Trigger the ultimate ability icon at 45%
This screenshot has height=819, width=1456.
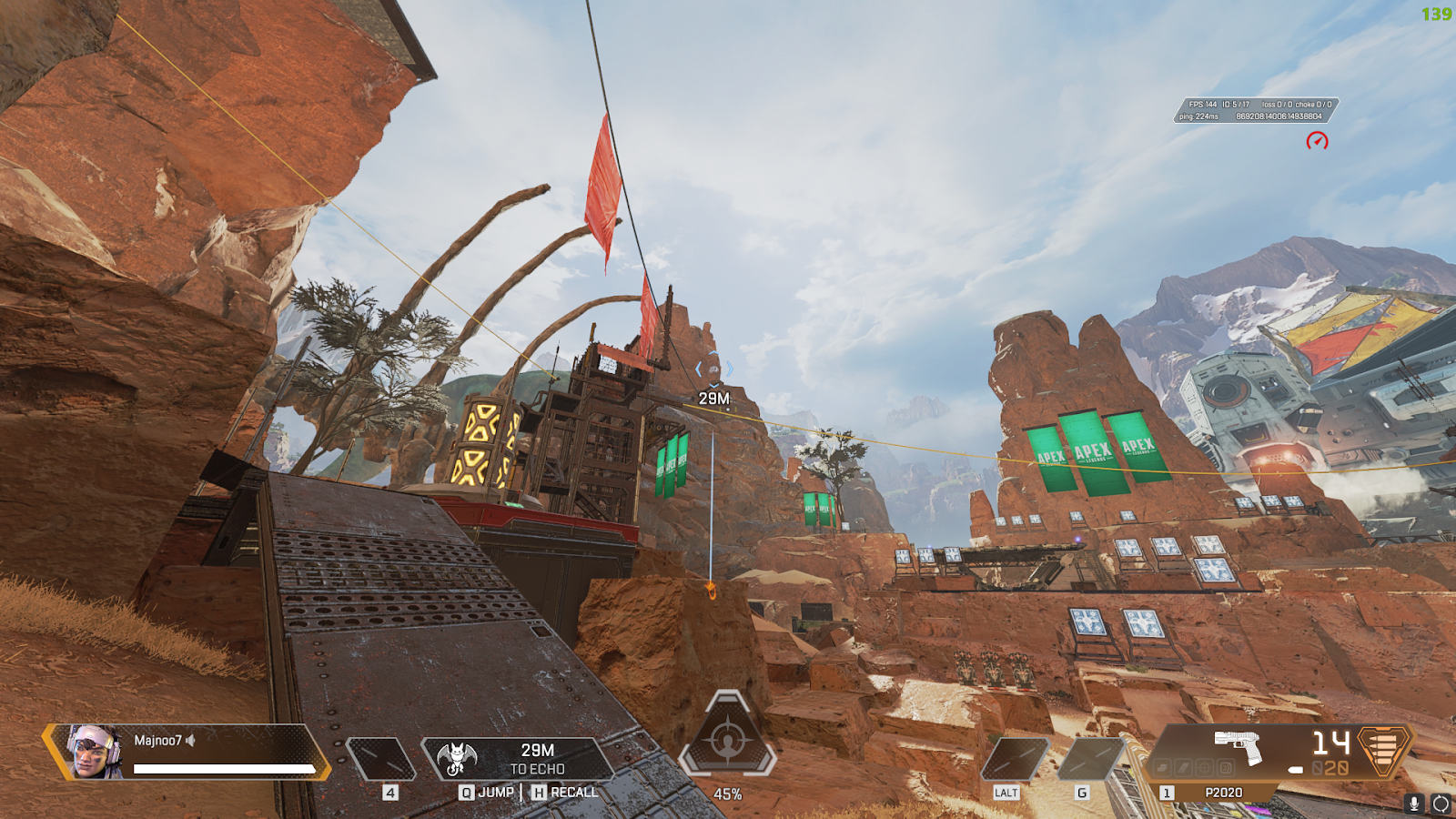(727, 741)
